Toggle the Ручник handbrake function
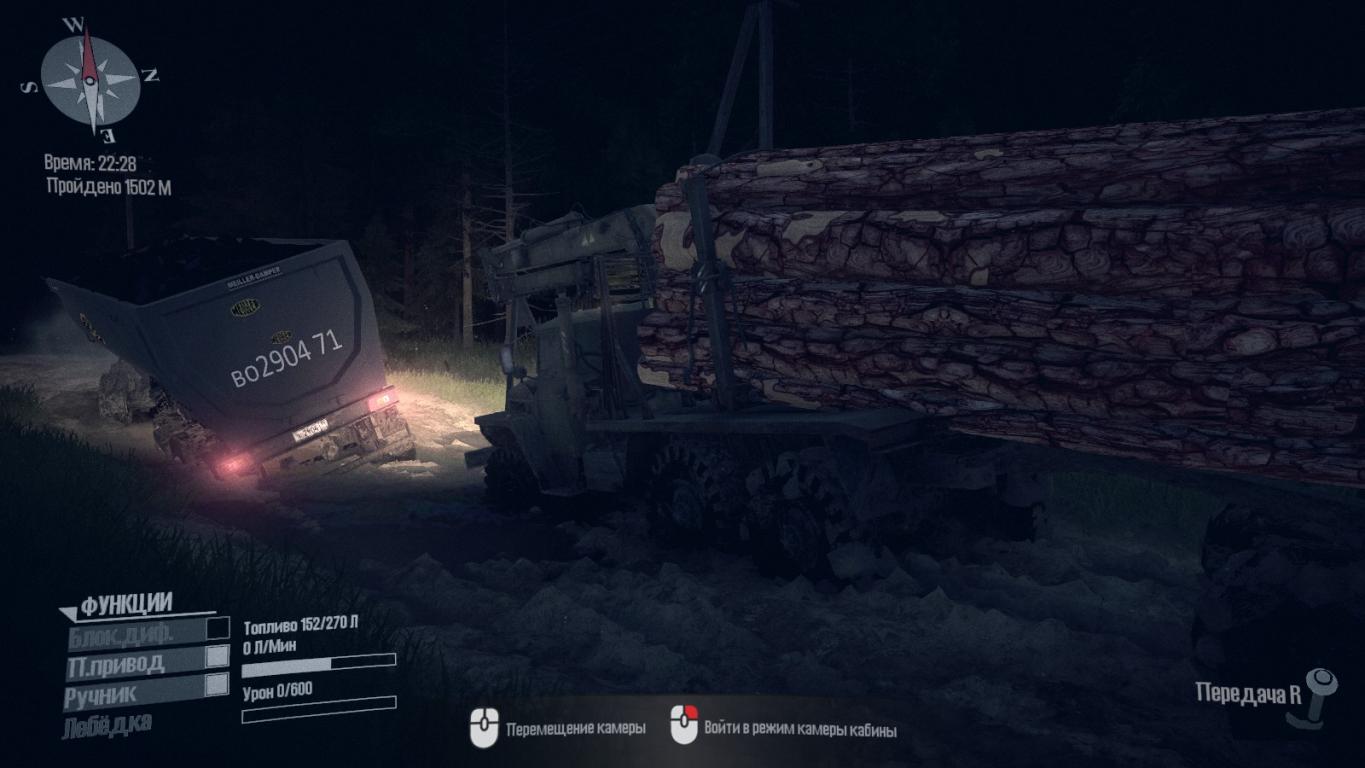1365x768 pixels. 216,685
